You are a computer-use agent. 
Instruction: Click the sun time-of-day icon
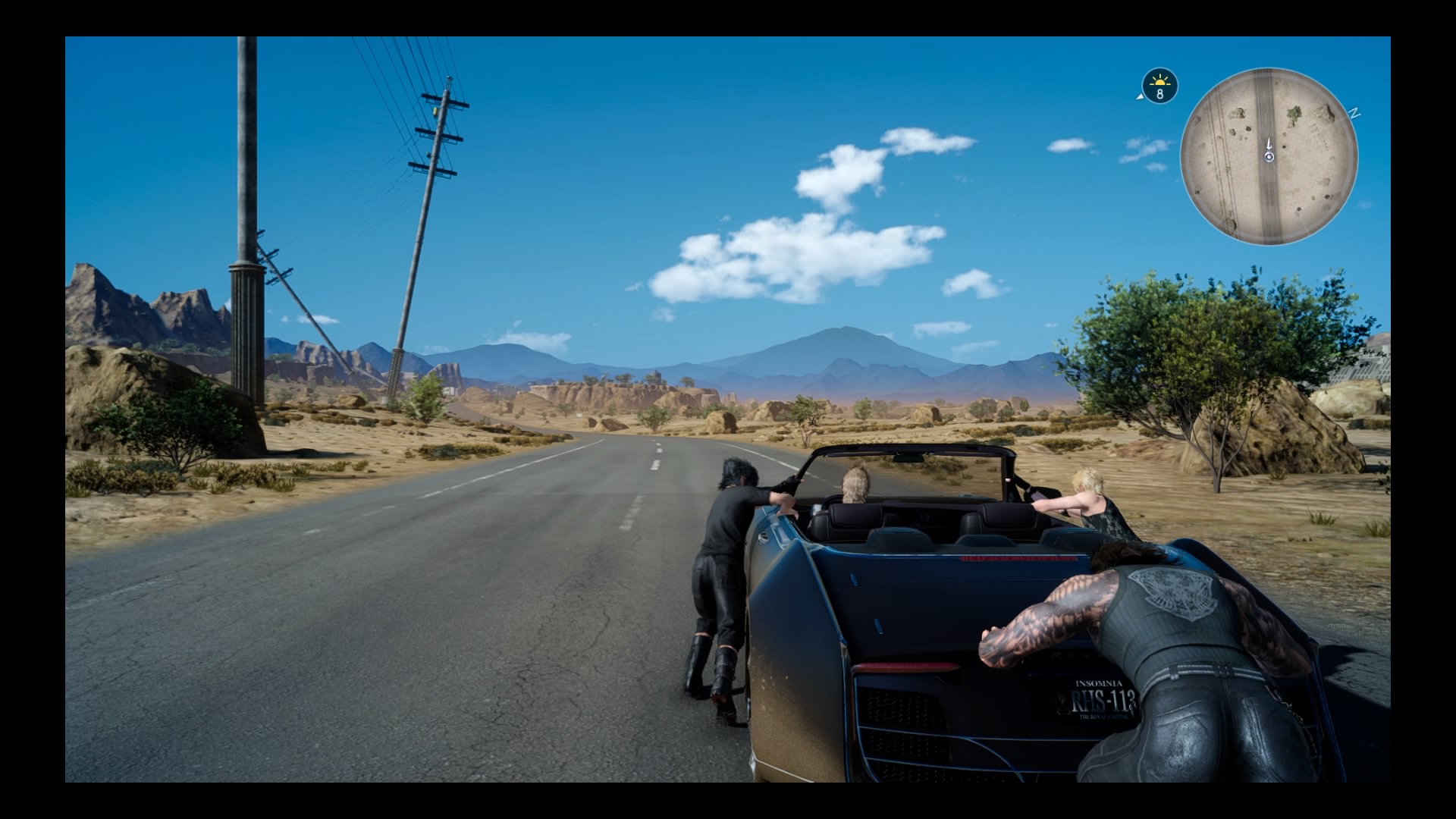click(1159, 86)
